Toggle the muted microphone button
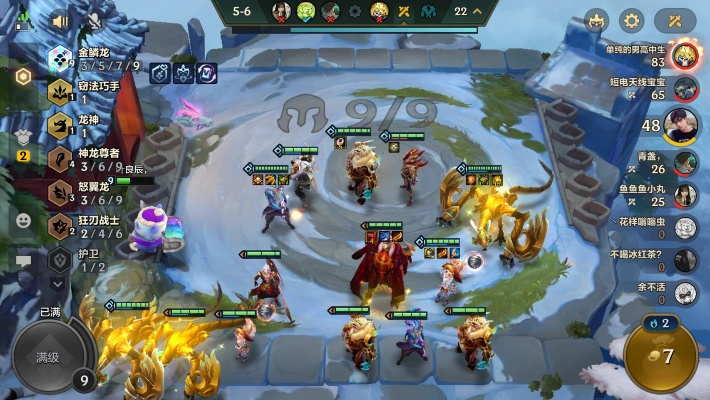710x400 pixels. [x=93, y=20]
